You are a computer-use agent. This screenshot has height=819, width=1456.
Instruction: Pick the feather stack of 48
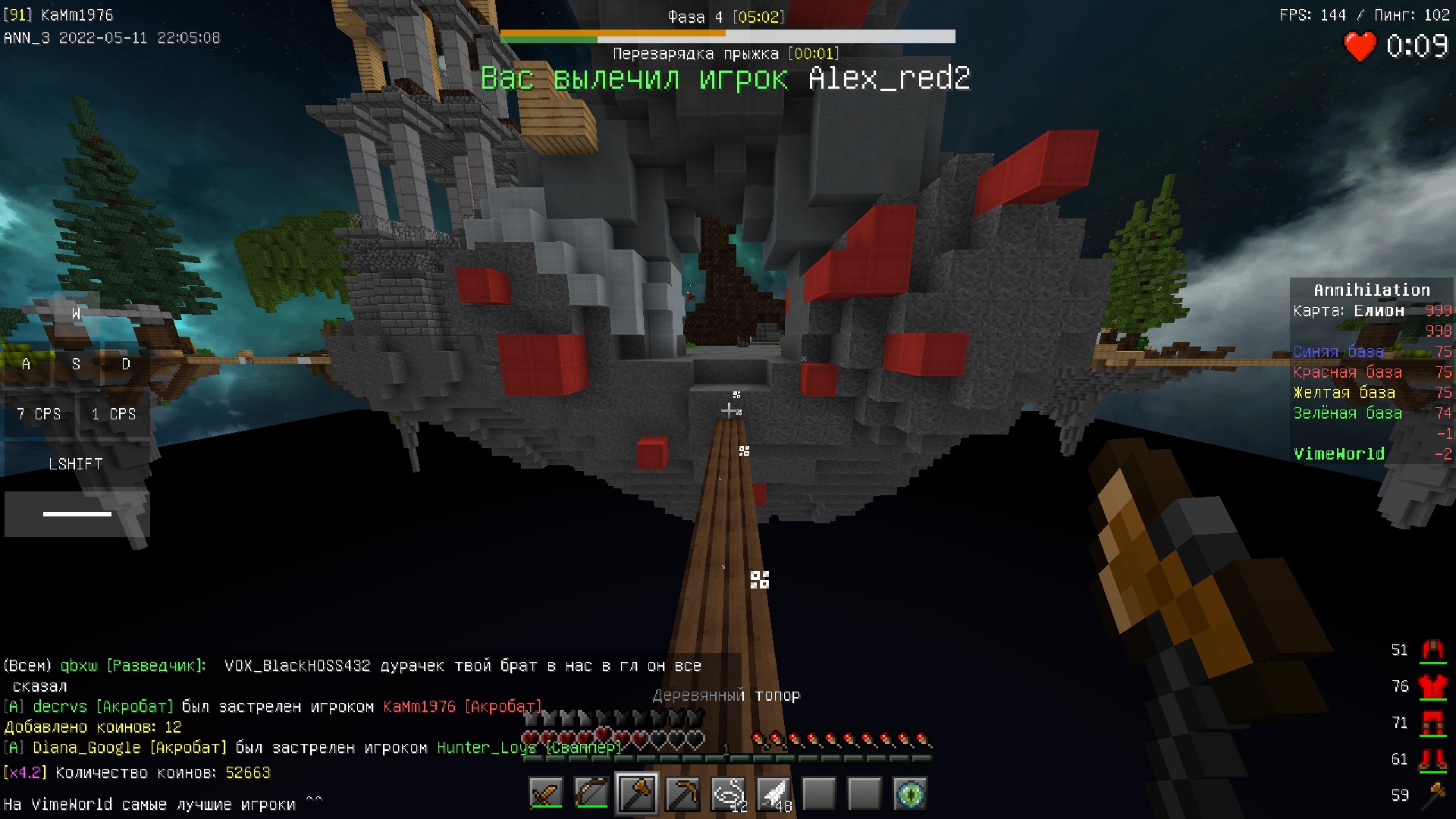tap(773, 794)
